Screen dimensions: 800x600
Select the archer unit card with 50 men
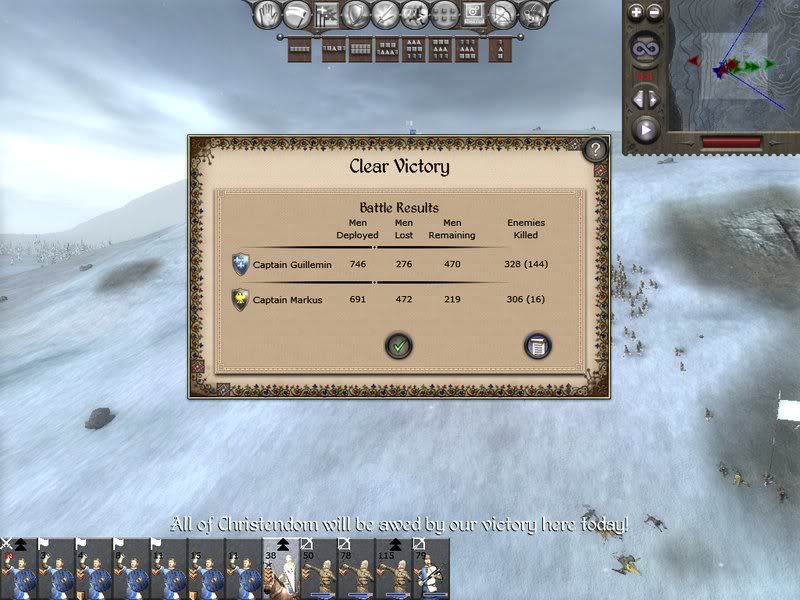pyautogui.click(x=319, y=570)
